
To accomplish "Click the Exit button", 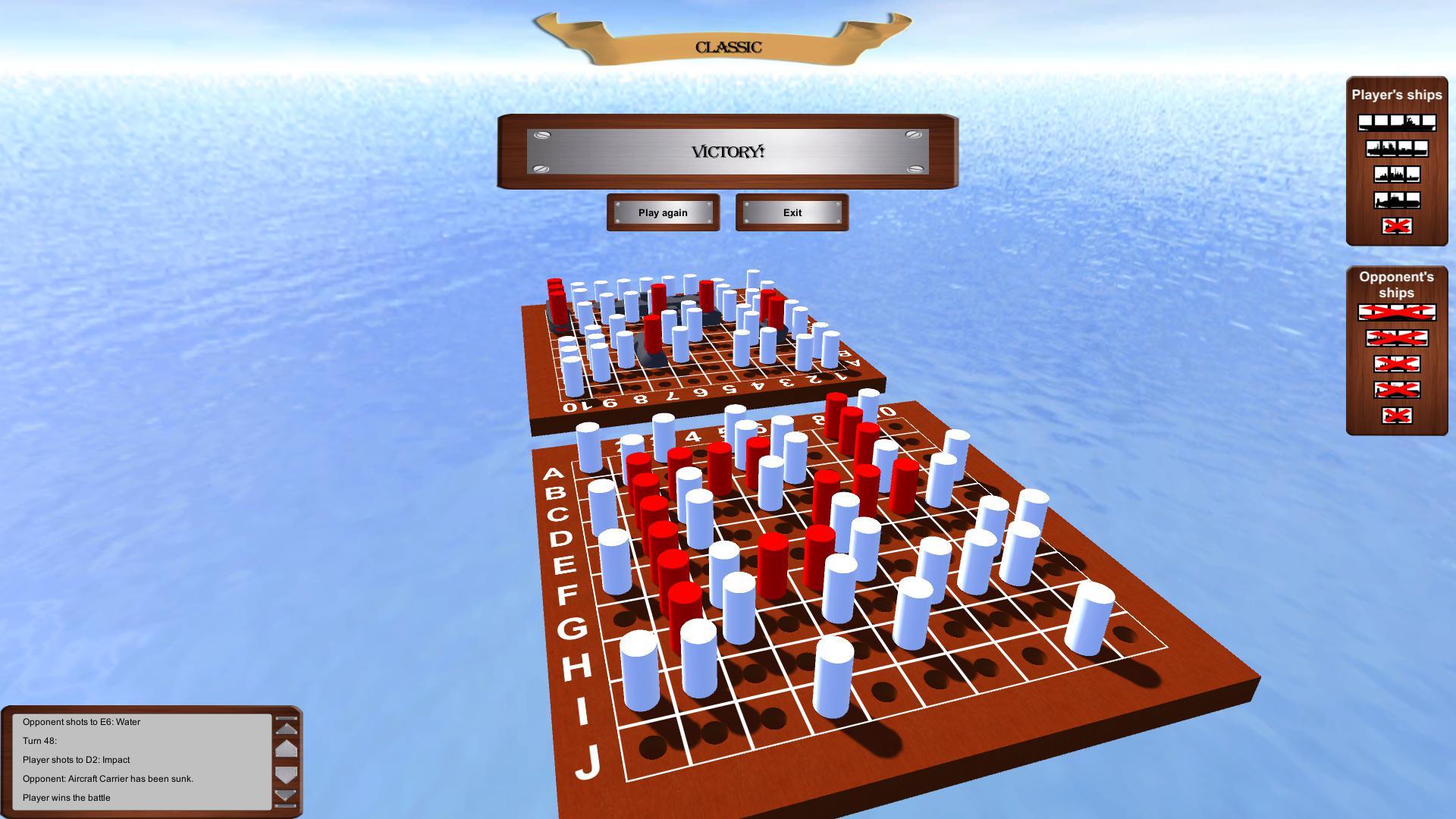I will pyautogui.click(x=791, y=212).
